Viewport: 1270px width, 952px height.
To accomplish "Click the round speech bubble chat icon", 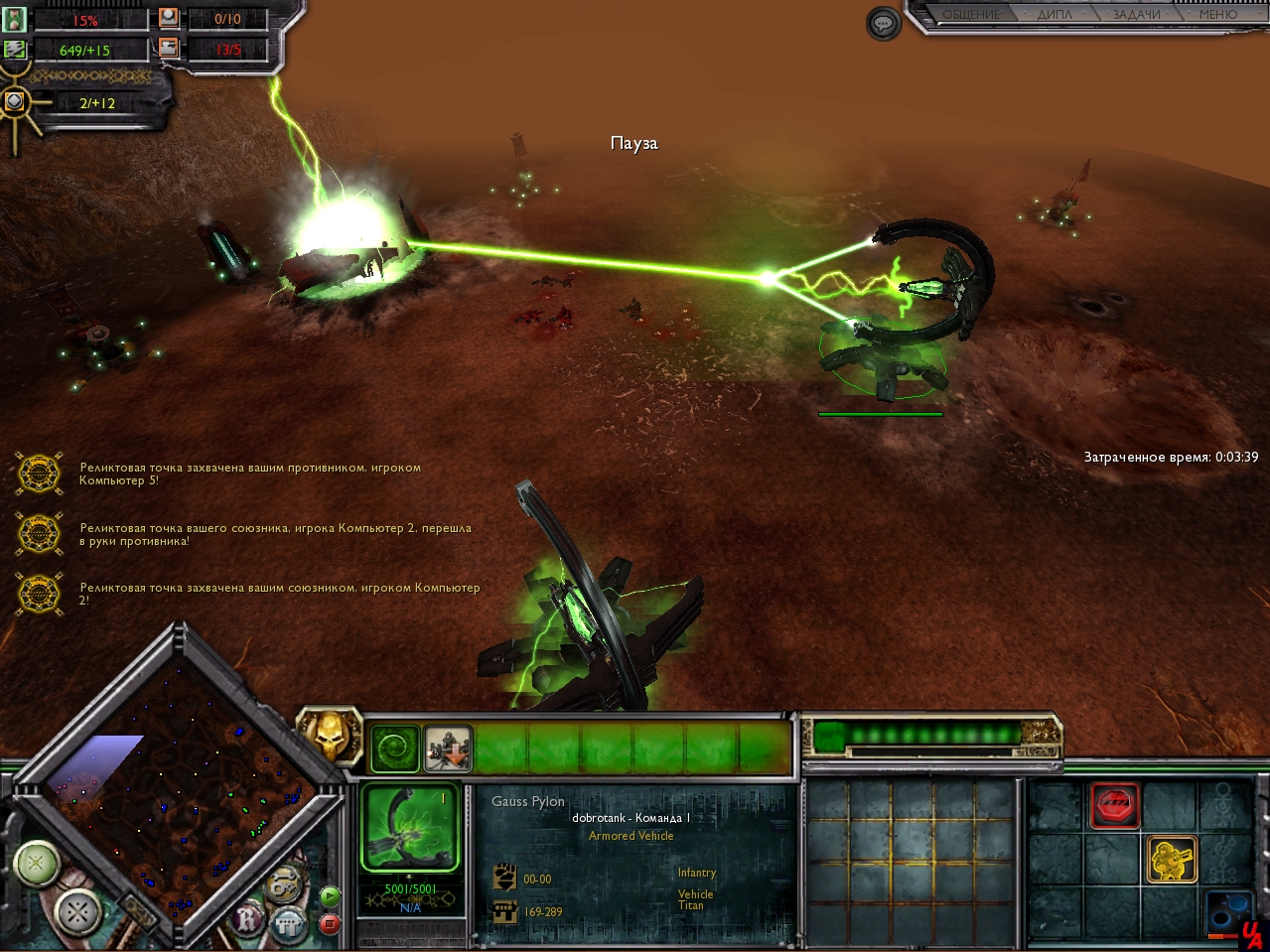I will pos(884,24).
